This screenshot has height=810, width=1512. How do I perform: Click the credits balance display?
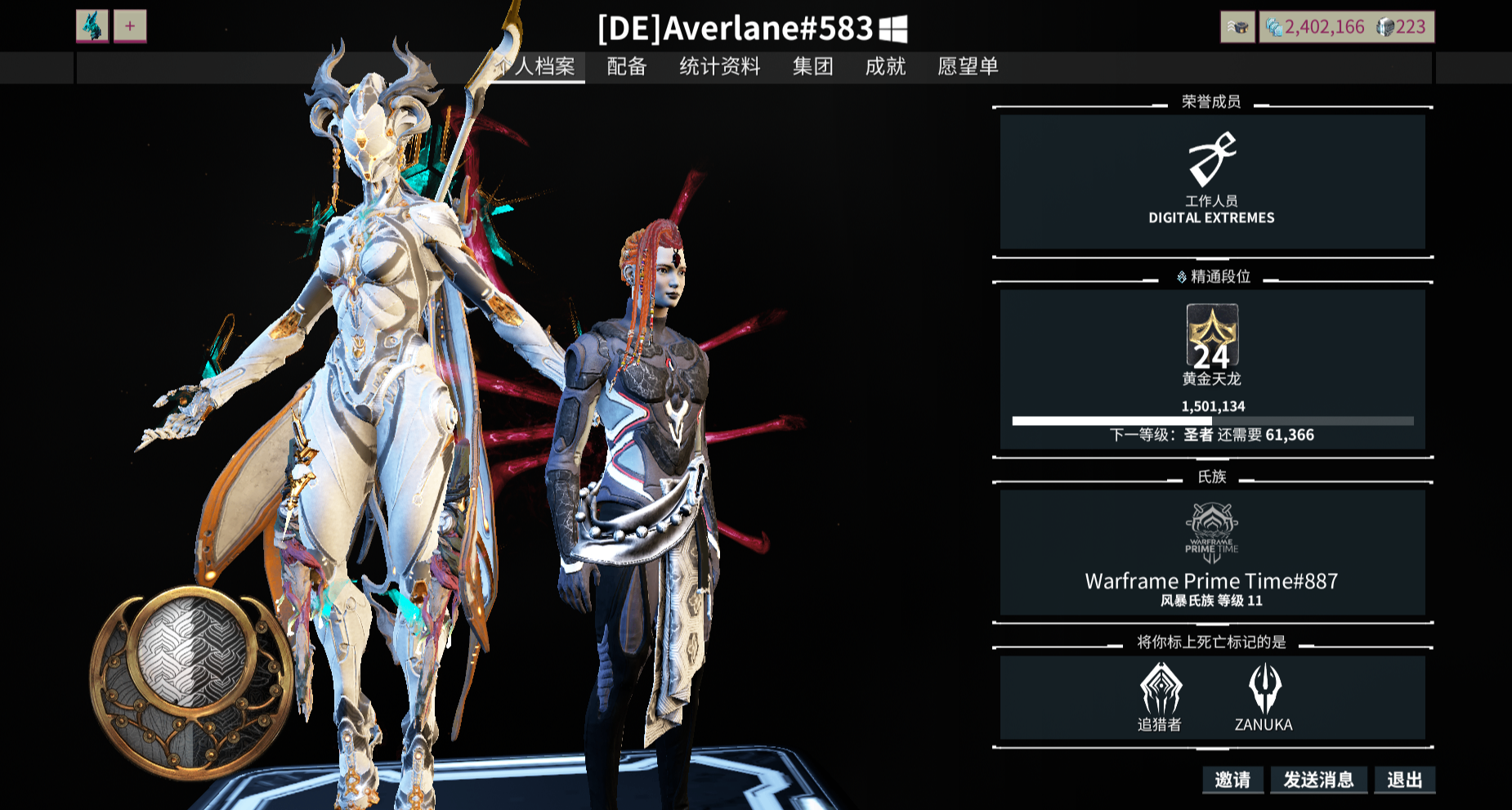1315,27
